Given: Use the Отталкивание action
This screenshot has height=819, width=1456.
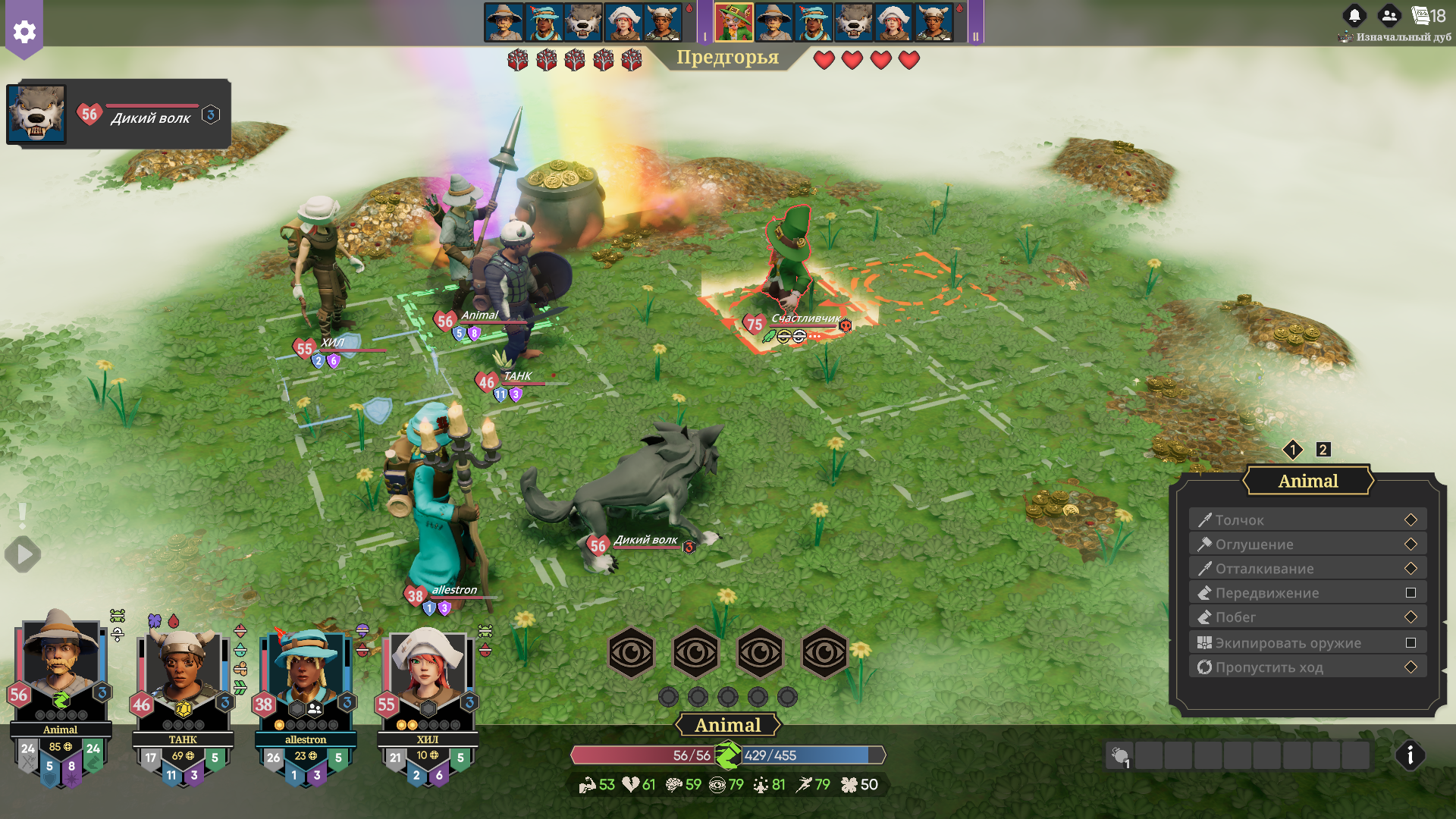Looking at the screenshot, I should (x=1307, y=568).
